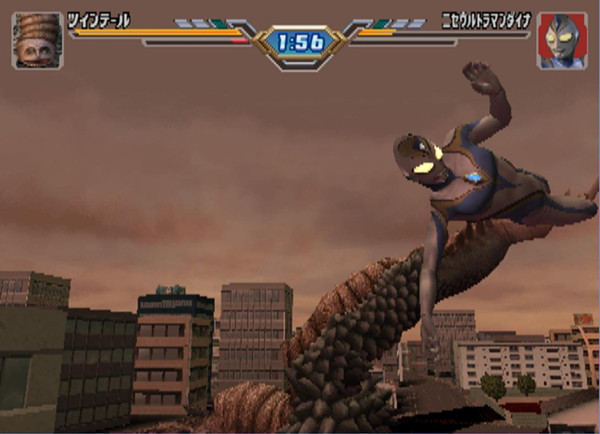Click the Twin Tail monster portrait

coord(37,41)
